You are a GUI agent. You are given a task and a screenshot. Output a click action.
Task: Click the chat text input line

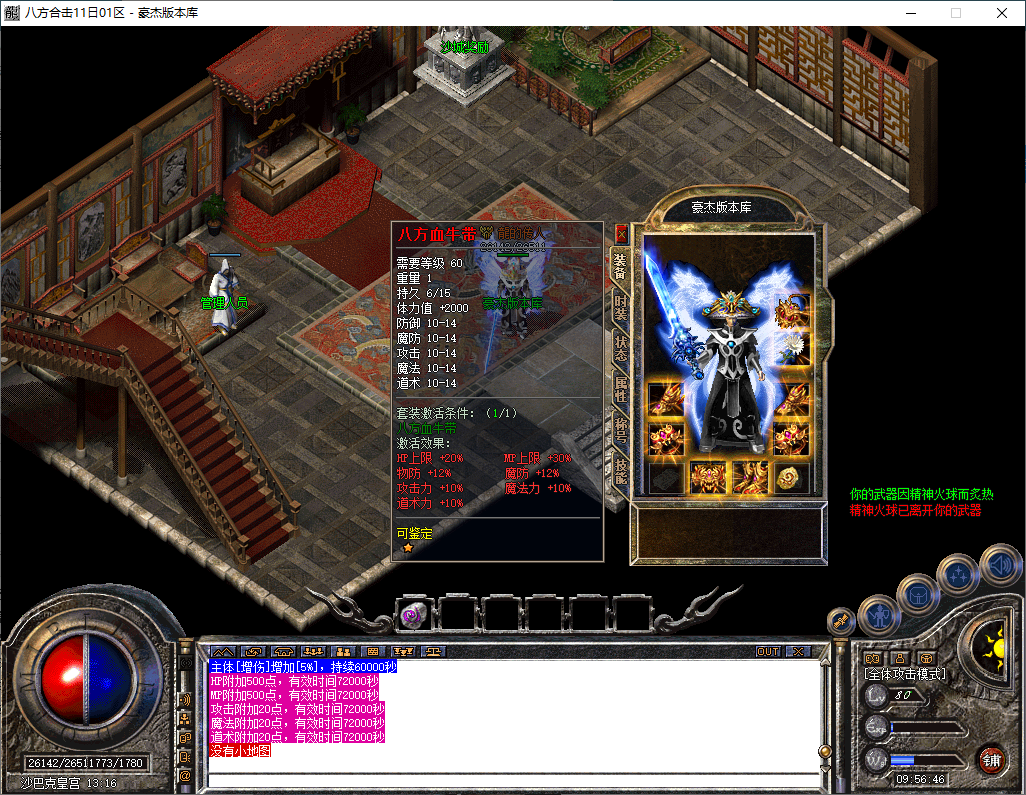[510, 779]
